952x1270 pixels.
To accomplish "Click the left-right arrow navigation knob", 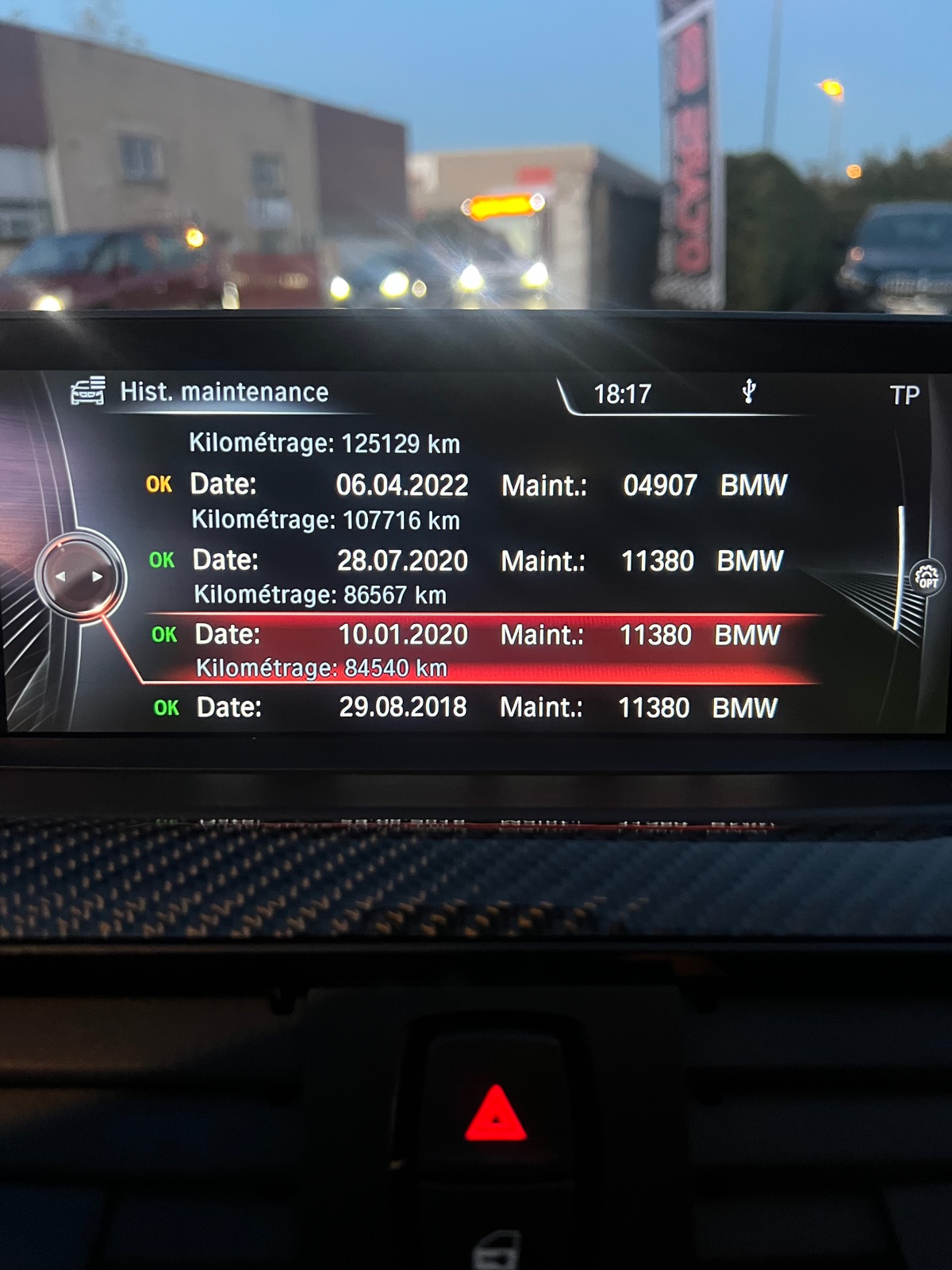I will (79, 577).
